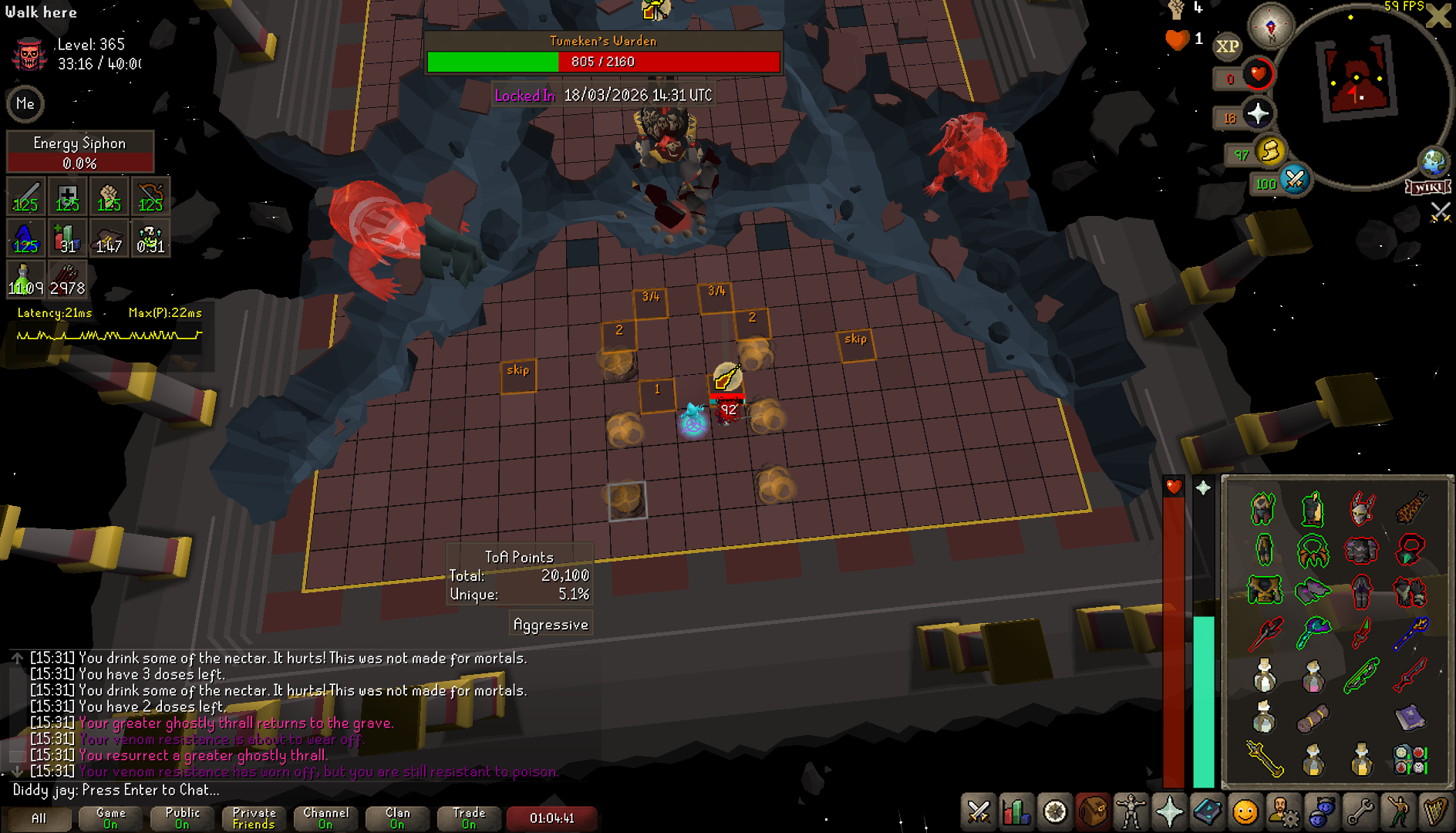Open the Spellbook tab

click(x=1207, y=812)
